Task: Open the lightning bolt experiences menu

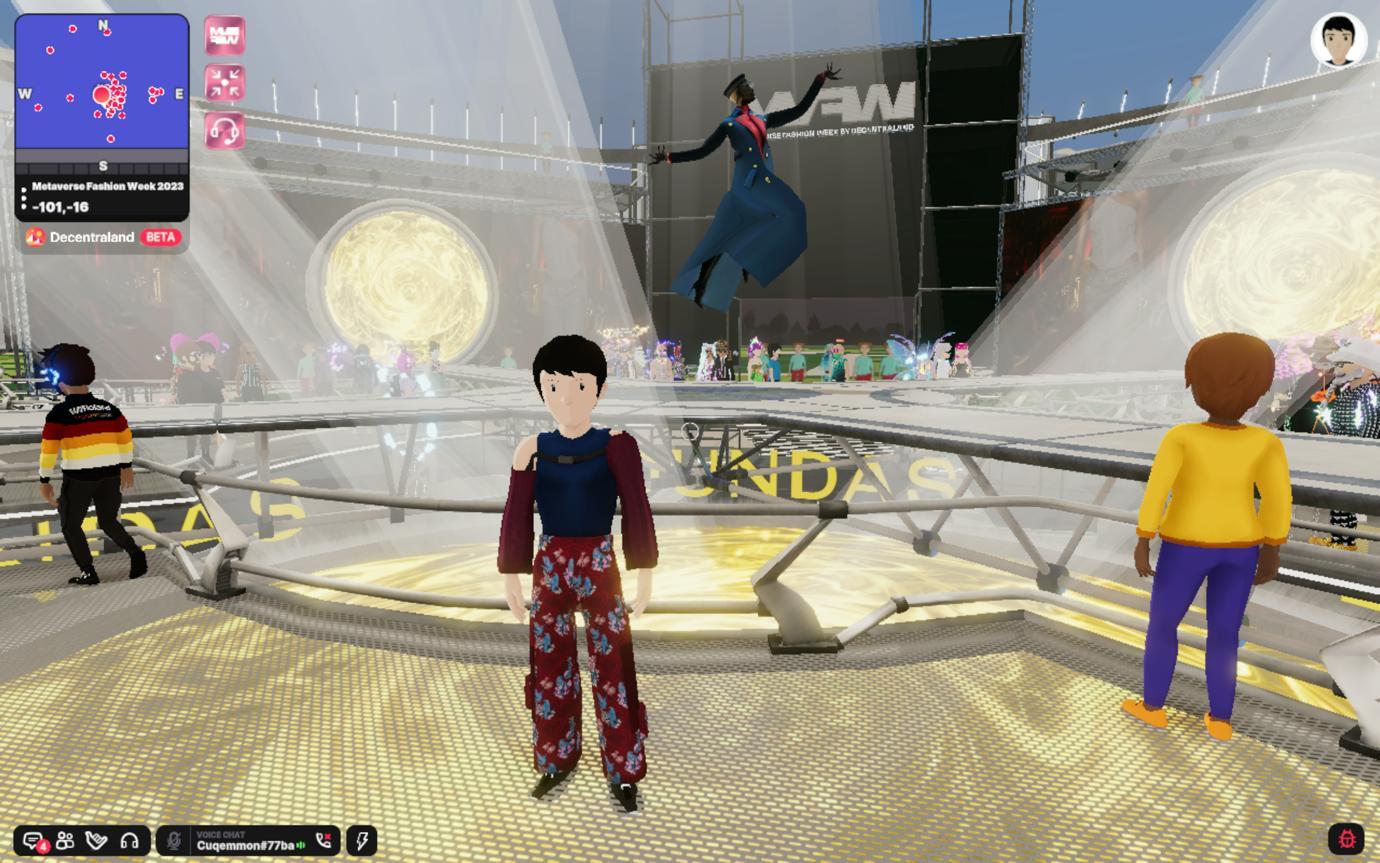Action: [362, 841]
